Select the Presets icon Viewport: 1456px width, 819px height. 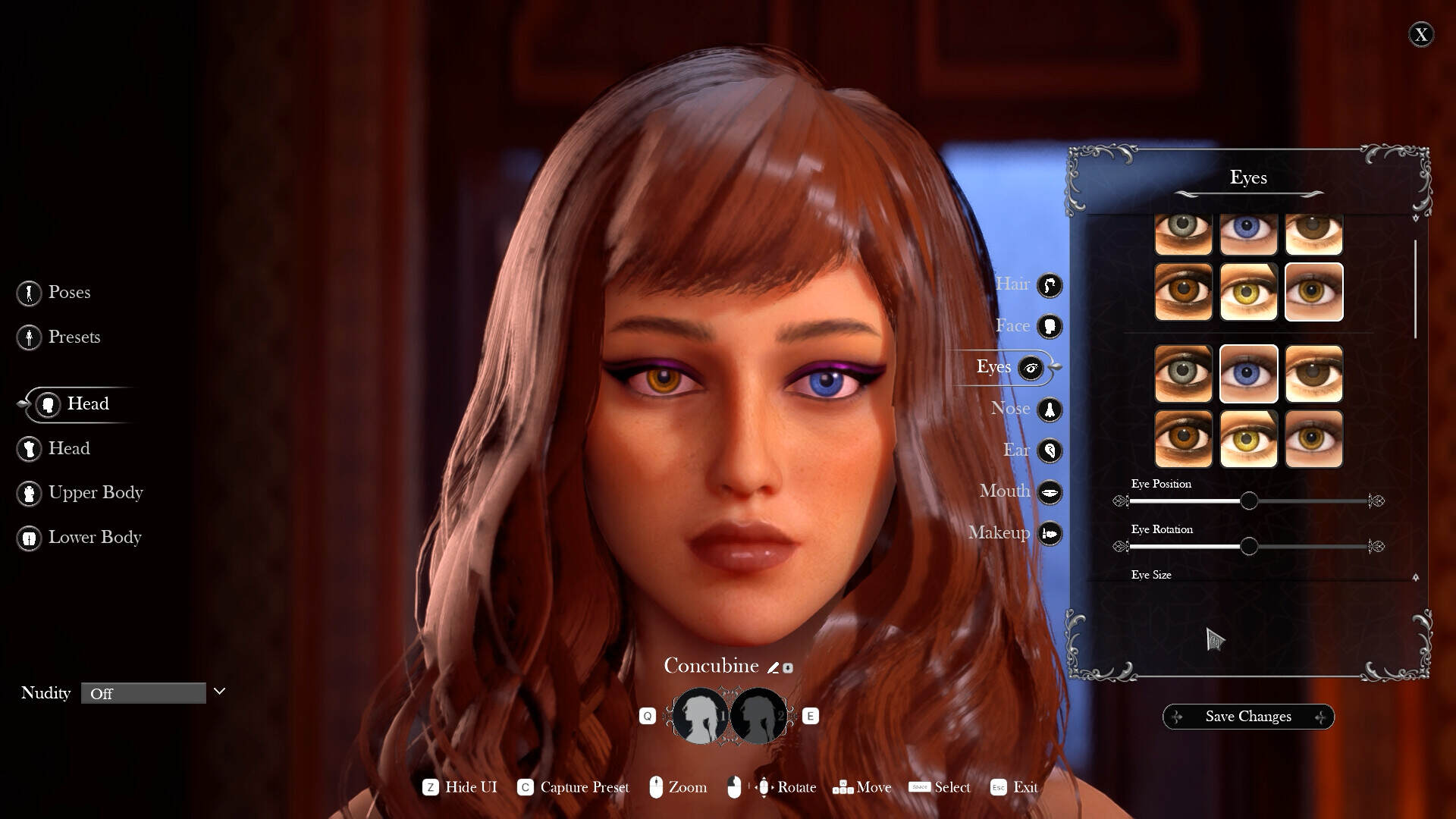coord(29,337)
